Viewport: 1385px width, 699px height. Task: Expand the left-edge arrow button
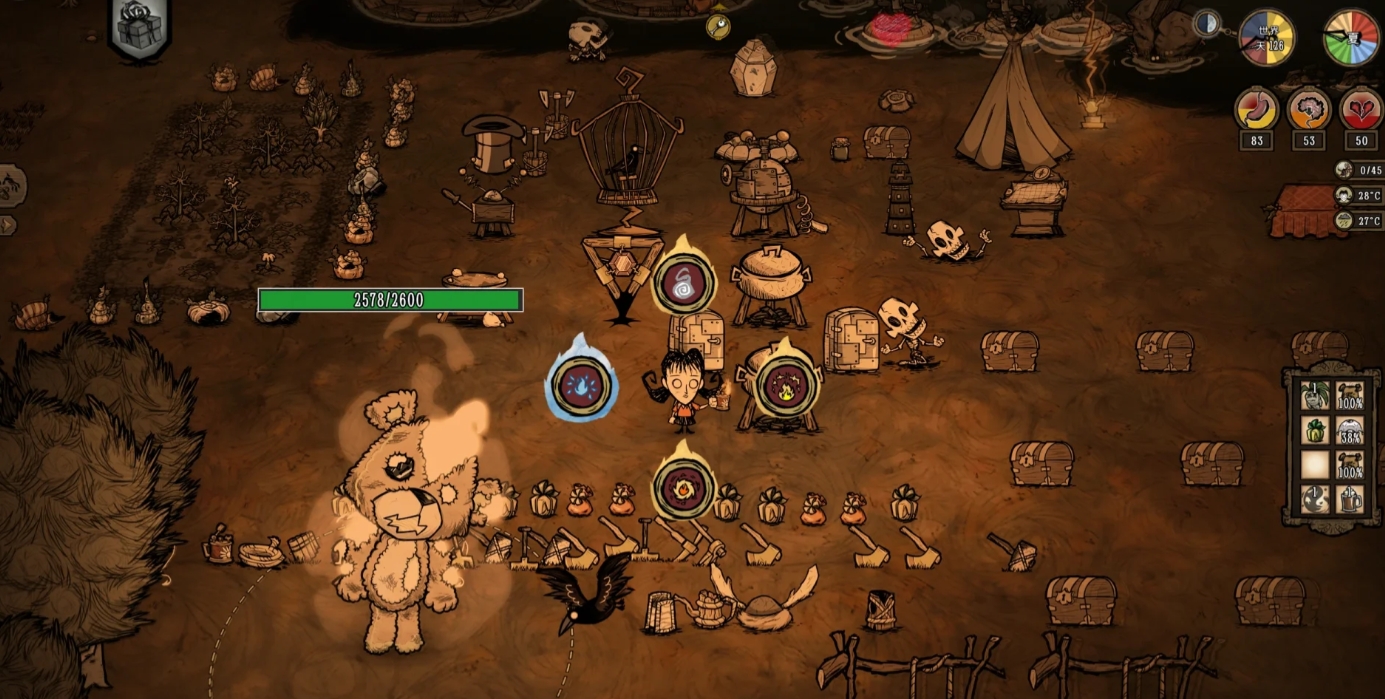pyautogui.click(x=7, y=225)
